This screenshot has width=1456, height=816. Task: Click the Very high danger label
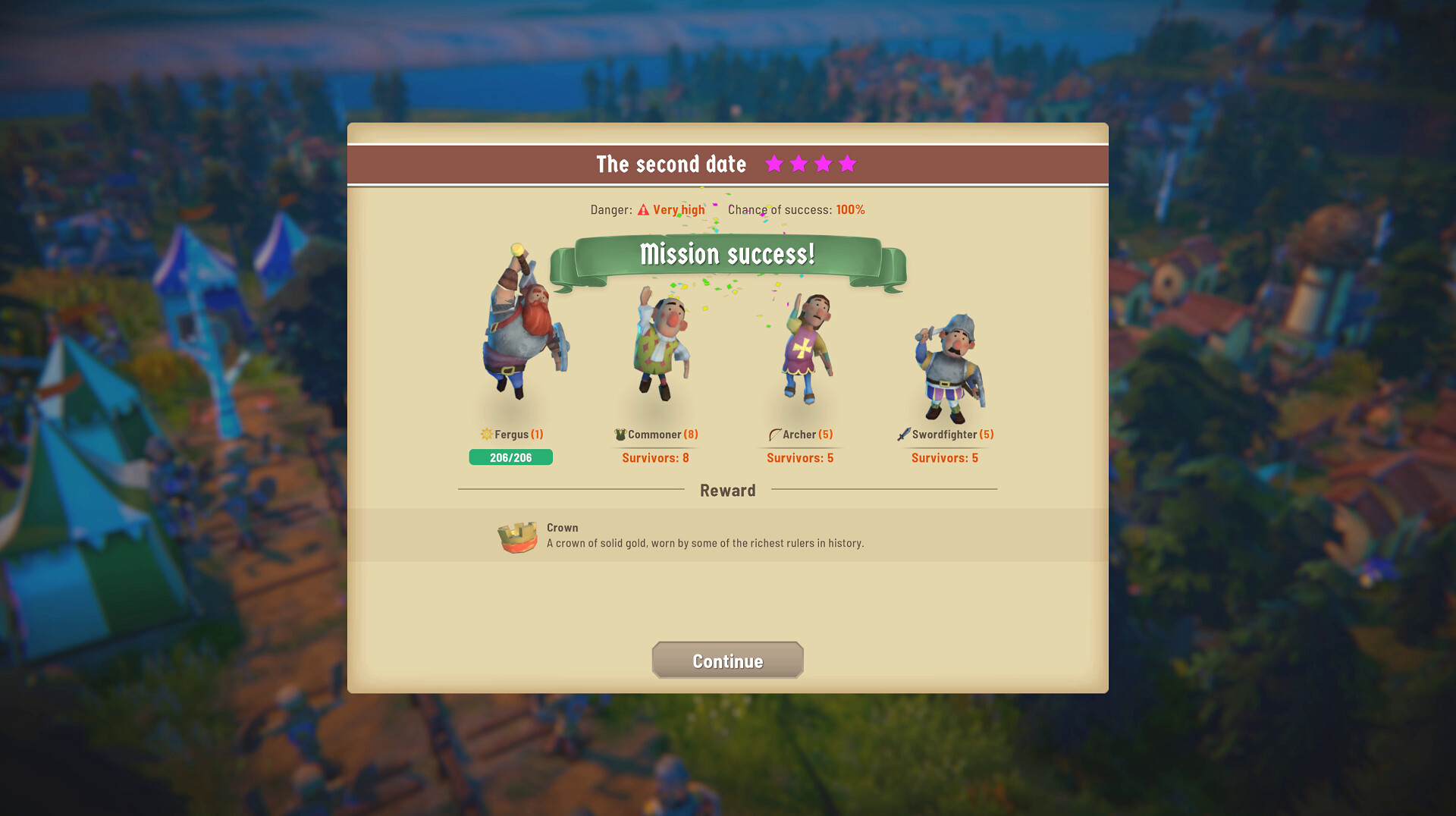point(679,209)
